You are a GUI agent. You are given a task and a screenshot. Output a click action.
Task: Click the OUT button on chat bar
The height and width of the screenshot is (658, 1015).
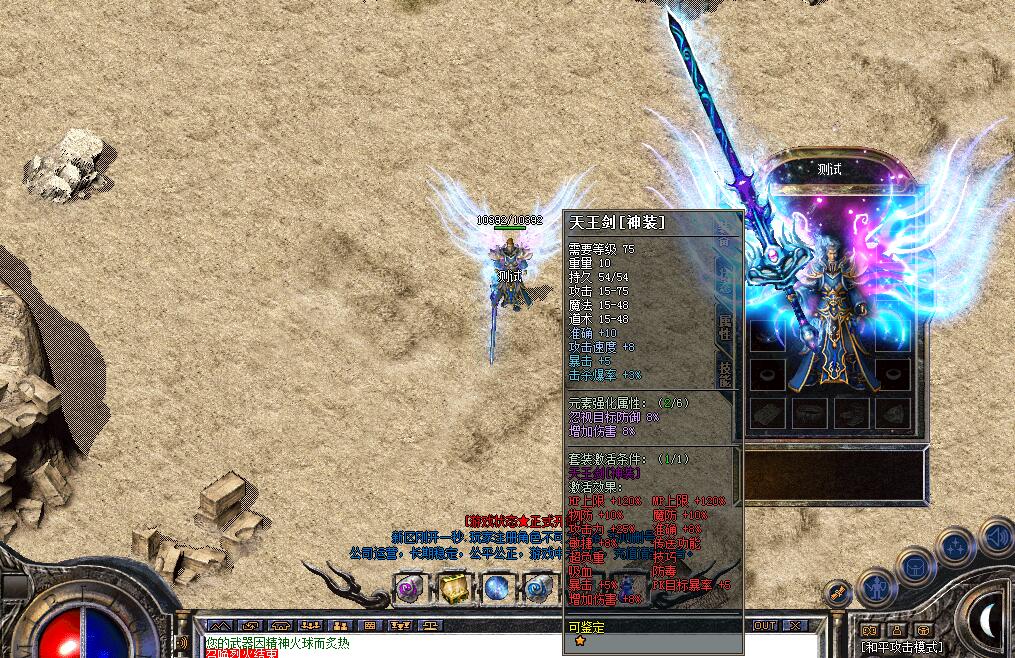(x=765, y=626)
